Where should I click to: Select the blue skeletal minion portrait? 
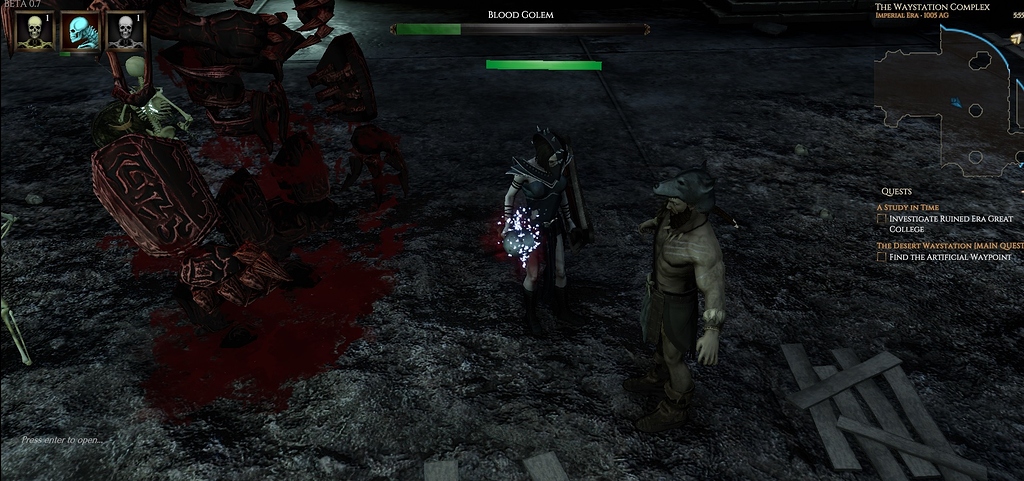tap(80, 31)
